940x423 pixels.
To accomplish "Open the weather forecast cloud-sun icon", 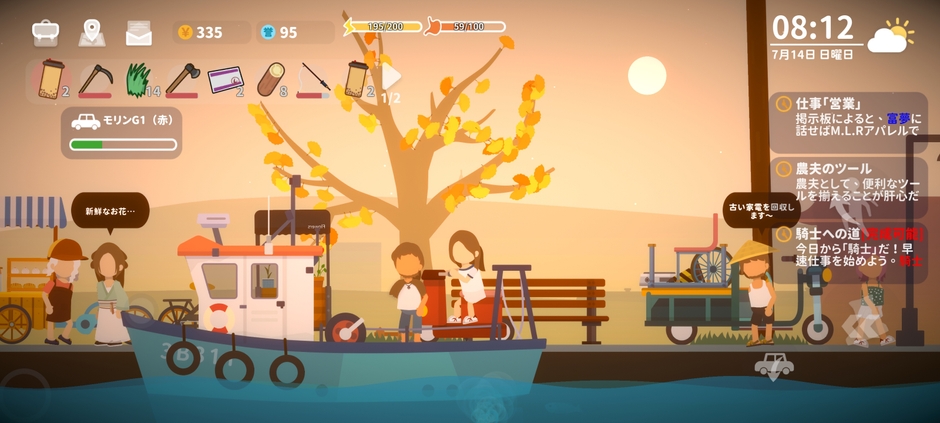I will point(890,36).
